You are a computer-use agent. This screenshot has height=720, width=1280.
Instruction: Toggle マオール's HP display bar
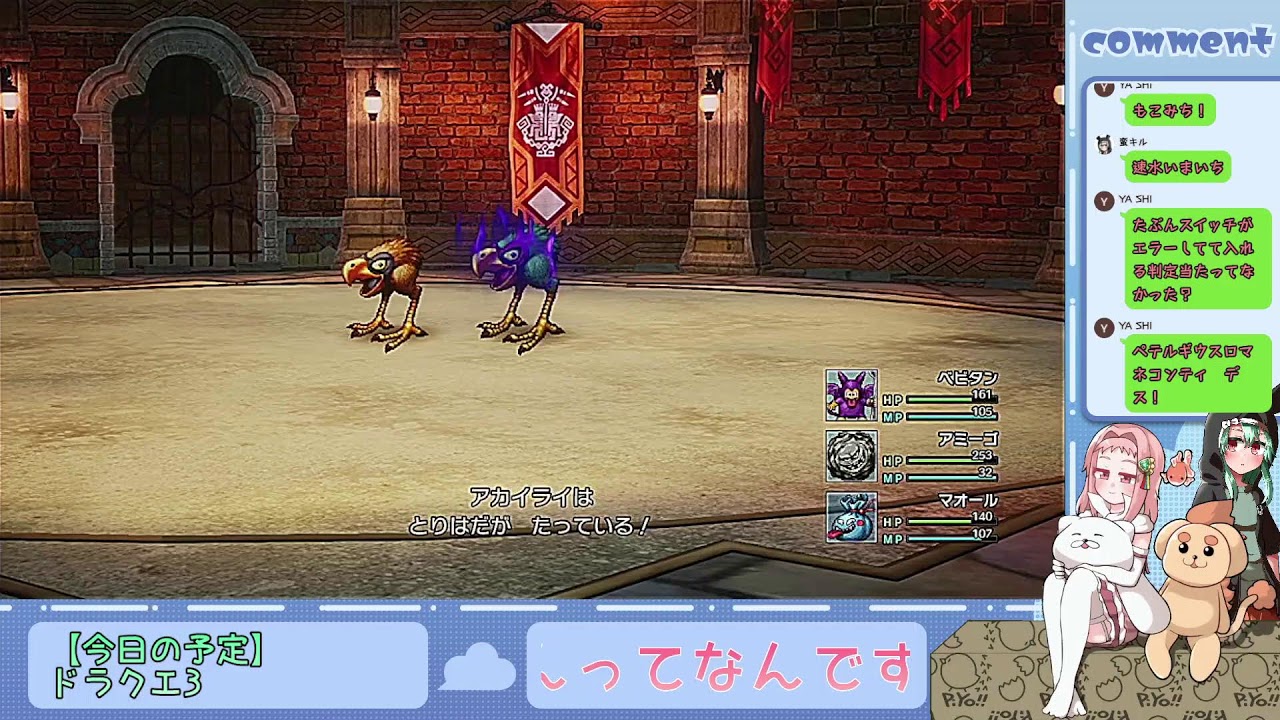[940, 519]
